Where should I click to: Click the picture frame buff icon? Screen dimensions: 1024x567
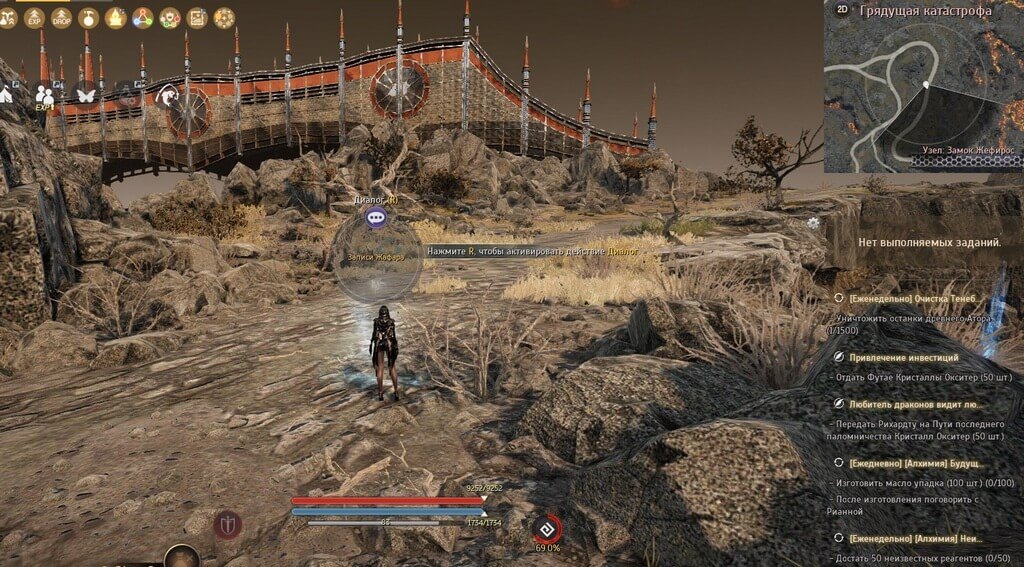[197, 18]
